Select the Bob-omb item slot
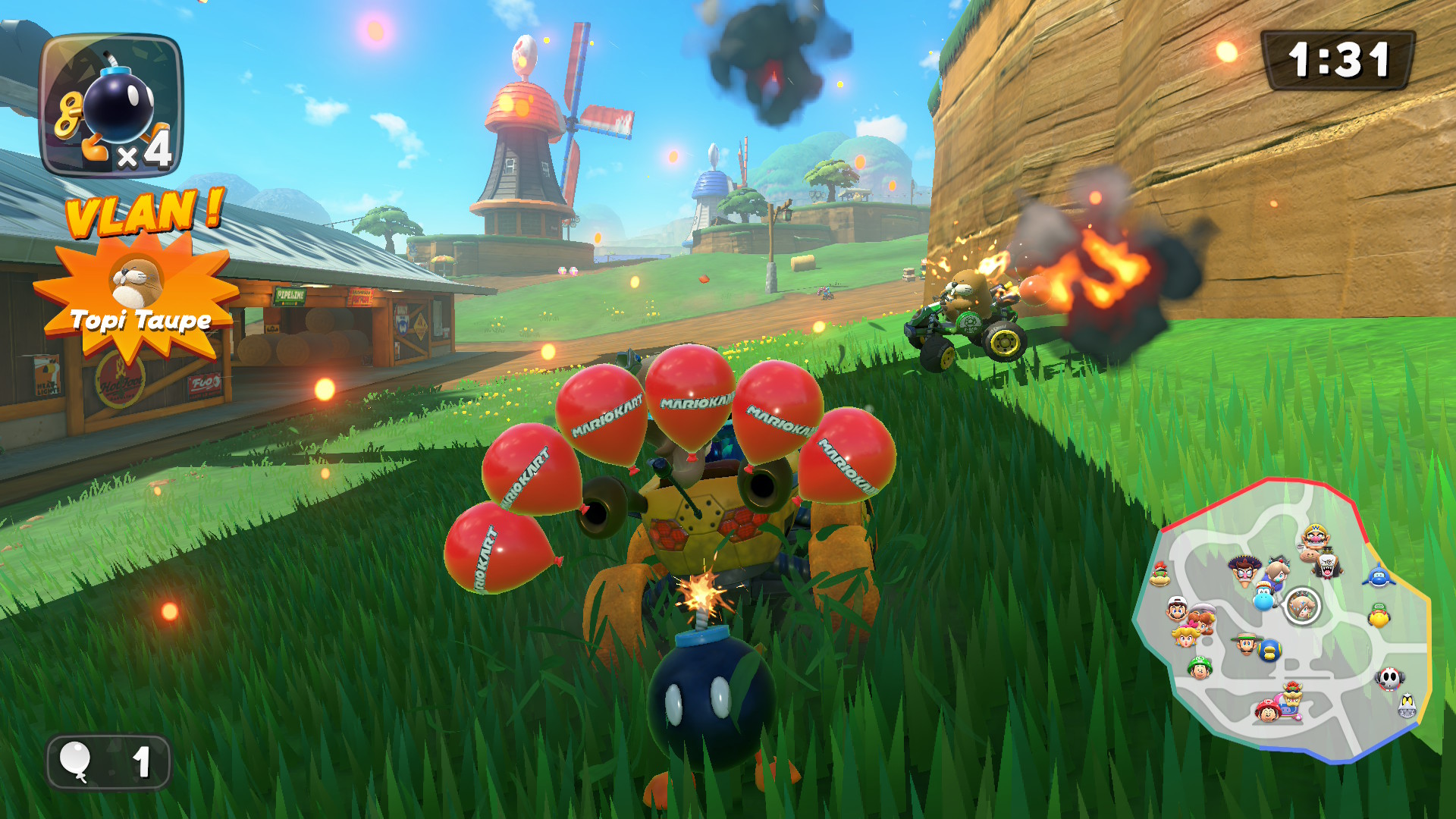 click(111, 106)
